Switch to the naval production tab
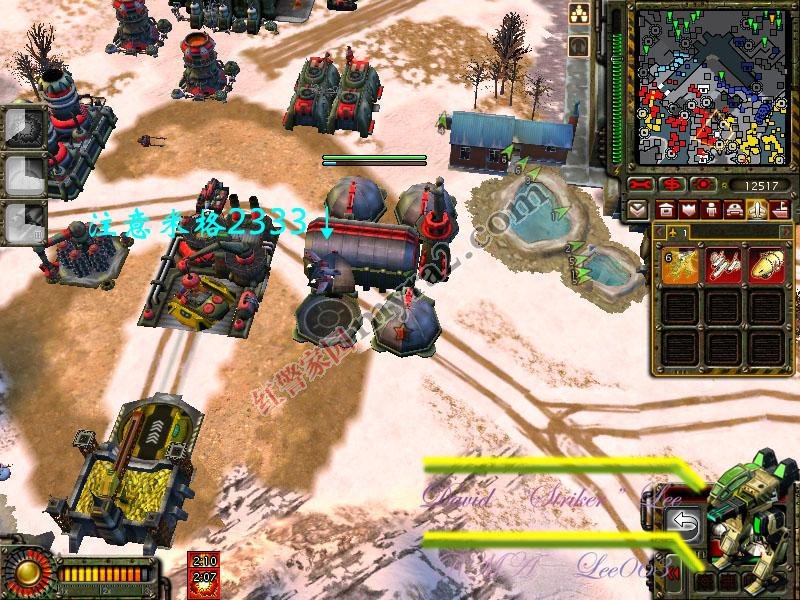 pos(779,210)
